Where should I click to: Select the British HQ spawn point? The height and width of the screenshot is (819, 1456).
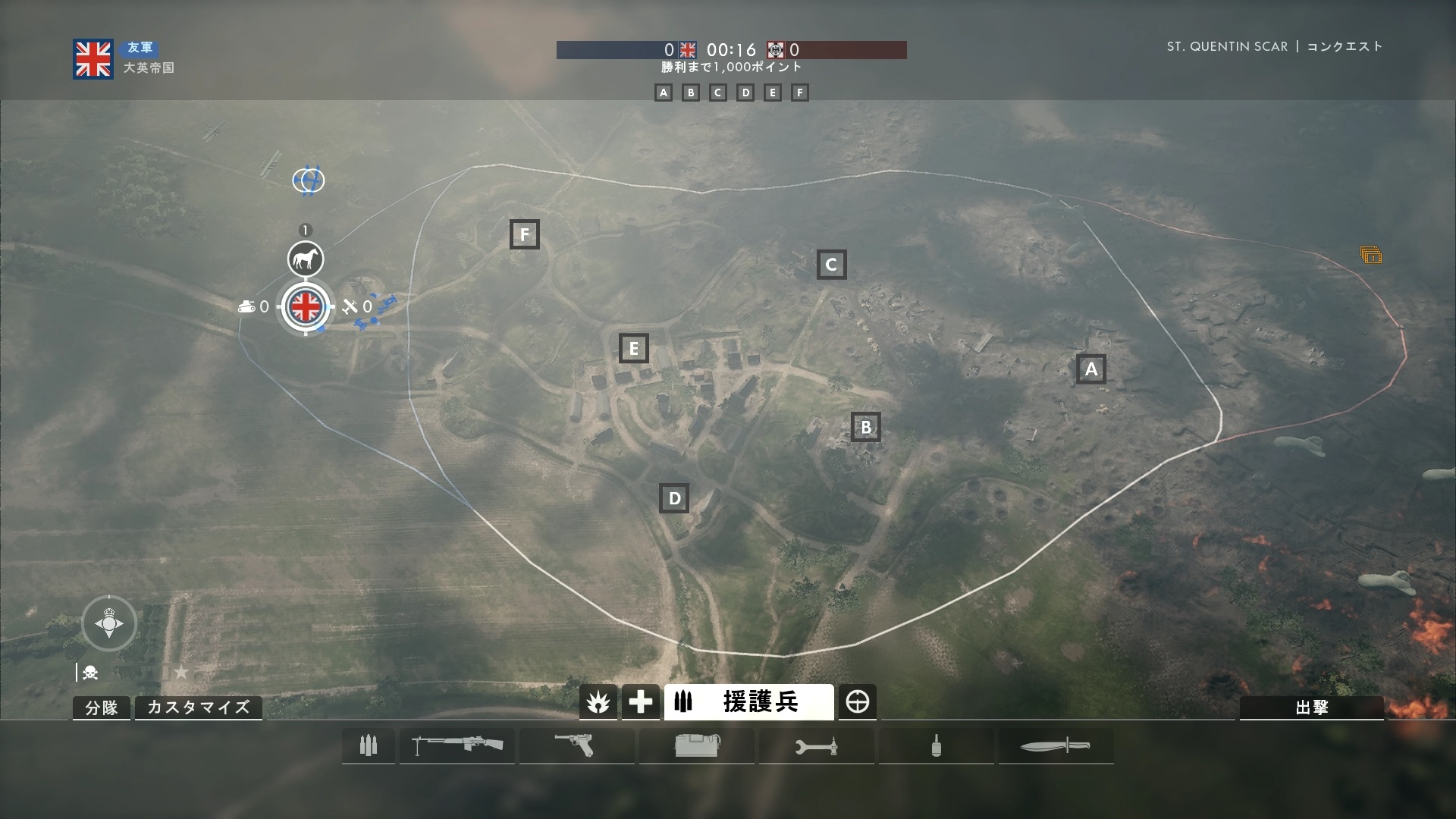pos(306,307)
